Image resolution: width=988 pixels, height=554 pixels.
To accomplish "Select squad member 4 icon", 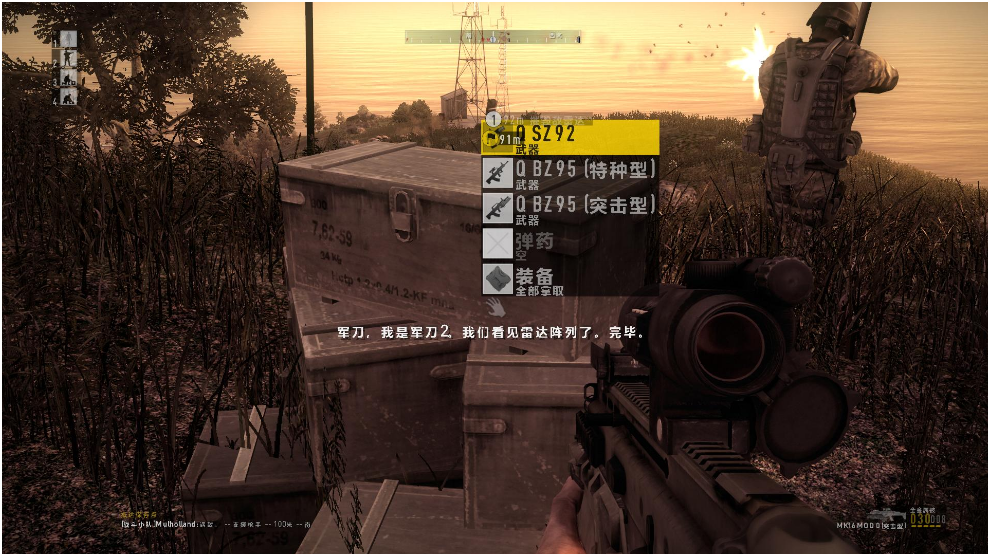I will tap(68, 96).
